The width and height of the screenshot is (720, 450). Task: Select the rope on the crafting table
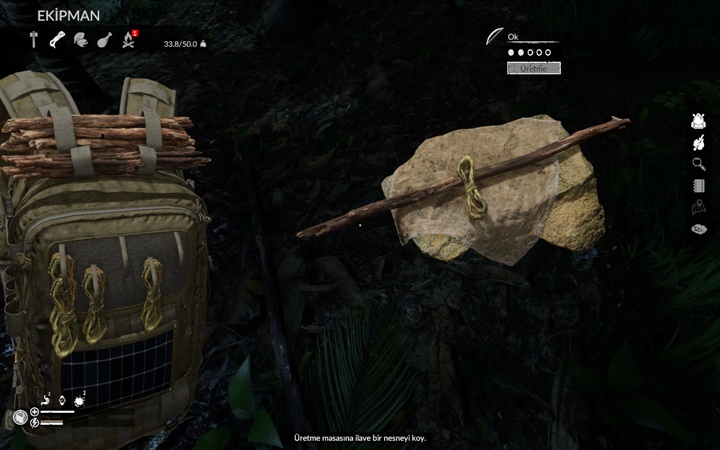470,186
